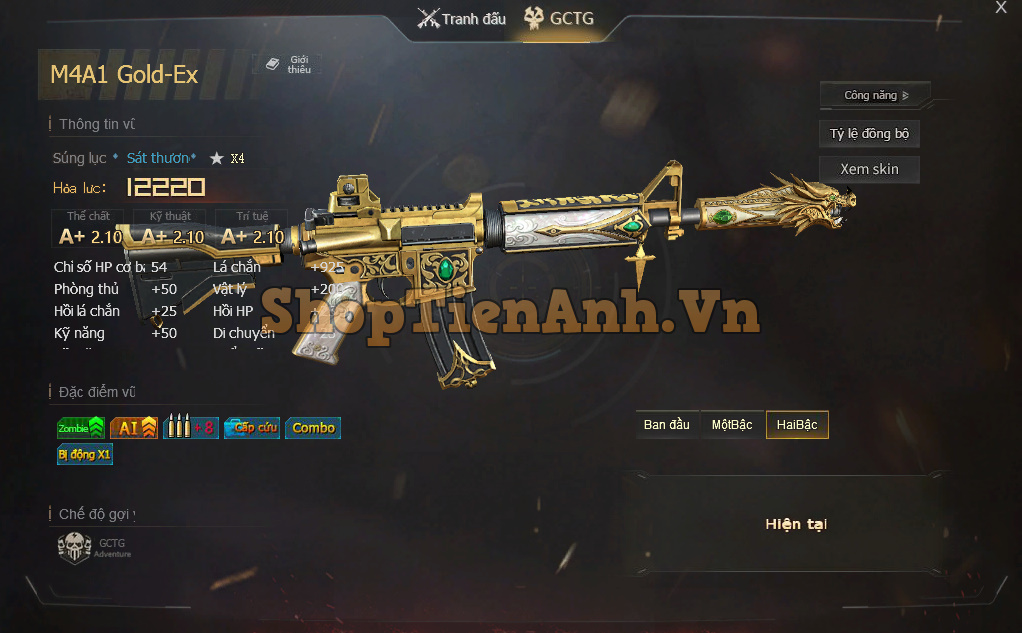The height and width of the screenshot is (633, 1022).
Task: Expand the Công năng menu
Action: pyautogui.click(x=875, y=95)
